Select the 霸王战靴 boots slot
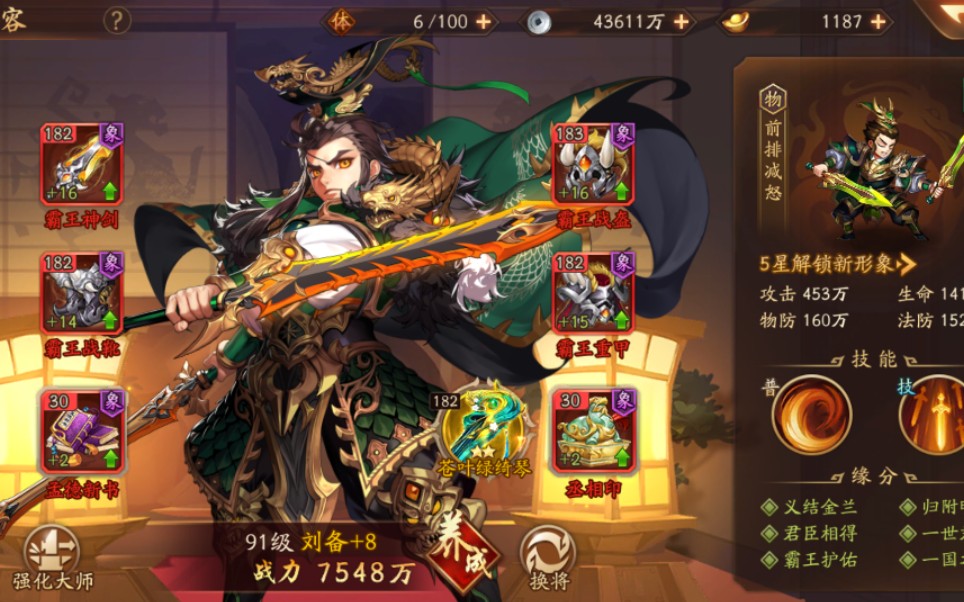 pyautogui.click(x=82, y=293)
